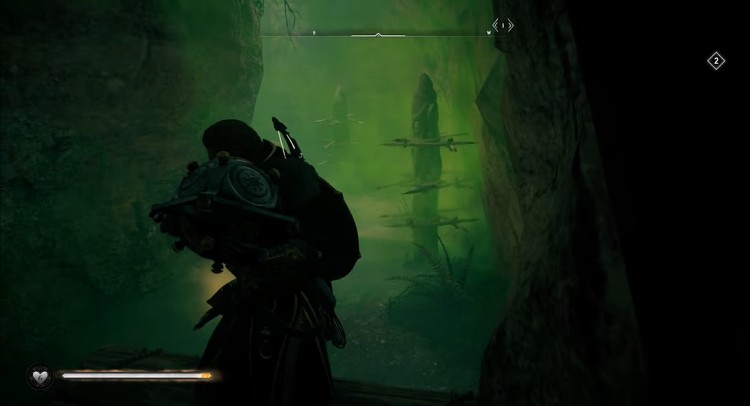This screenshot has height=406, width=750.
Task: Select the heart-shaped rations icon
Action: click(41, 376)
